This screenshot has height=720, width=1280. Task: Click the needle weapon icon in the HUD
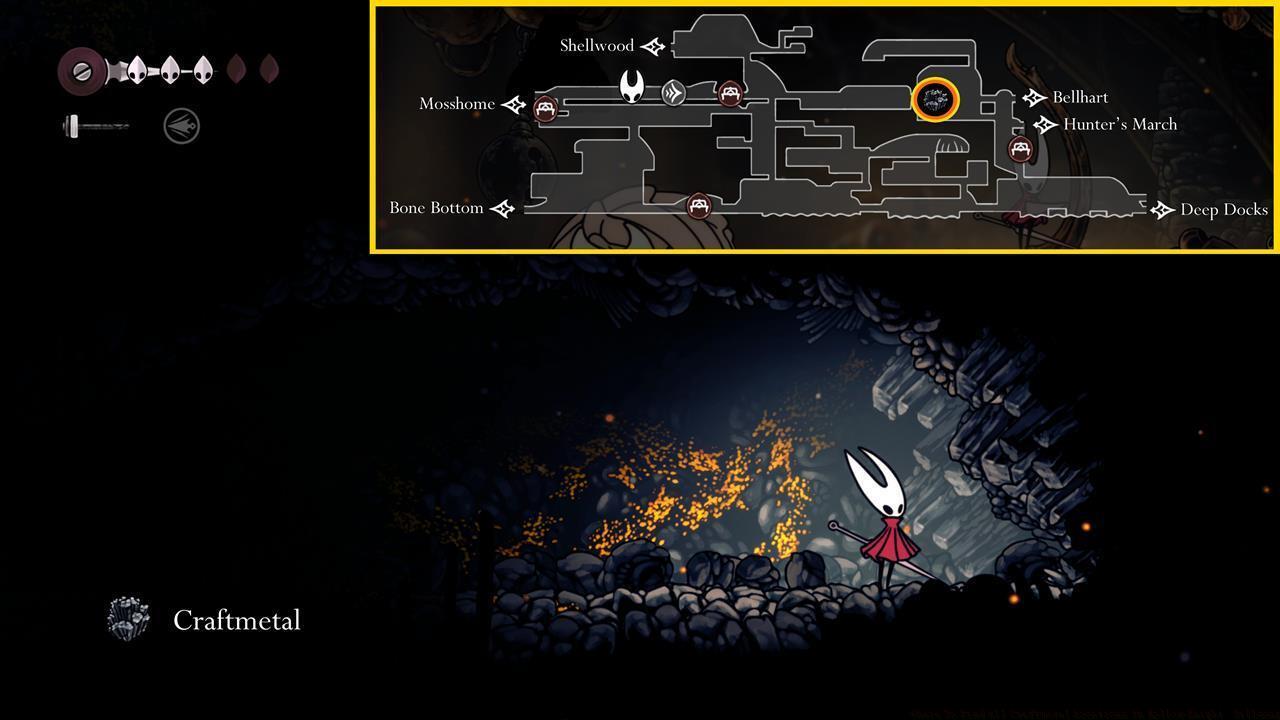(95, 126)
